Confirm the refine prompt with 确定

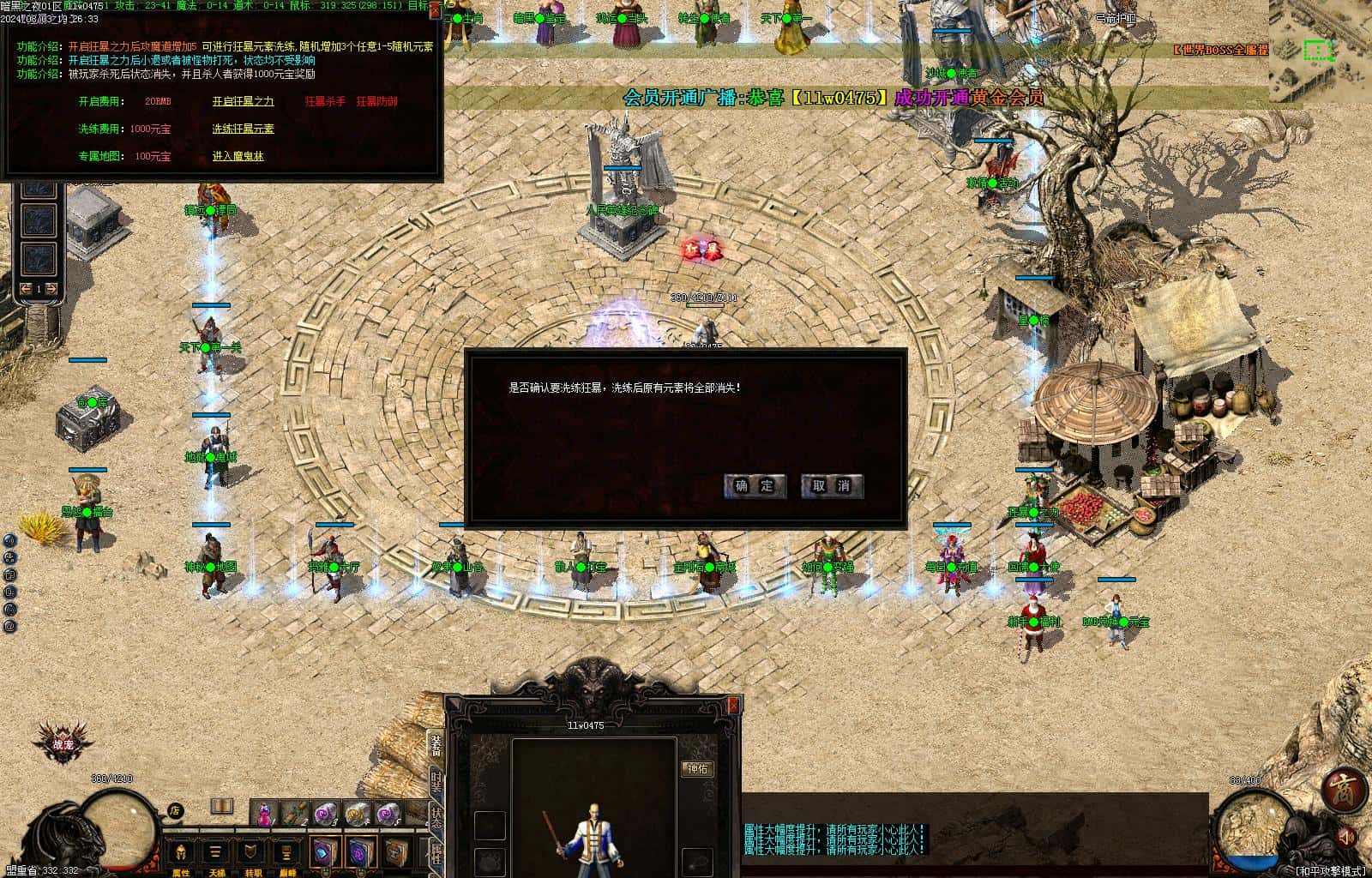pyautogui.click(x=754, y=485)
